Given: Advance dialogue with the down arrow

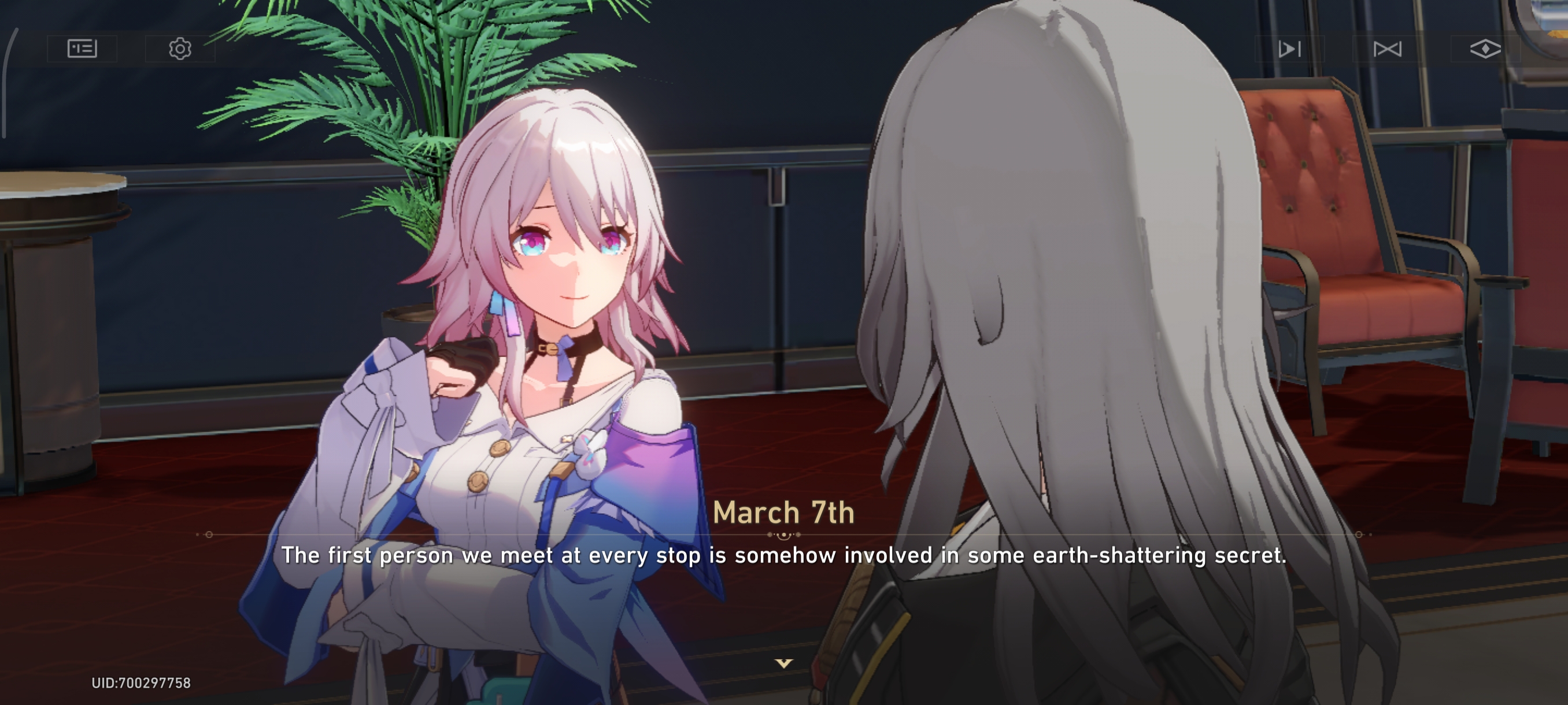Looking at the screenshot, I should pyautogui.click(x=783, y=663).
